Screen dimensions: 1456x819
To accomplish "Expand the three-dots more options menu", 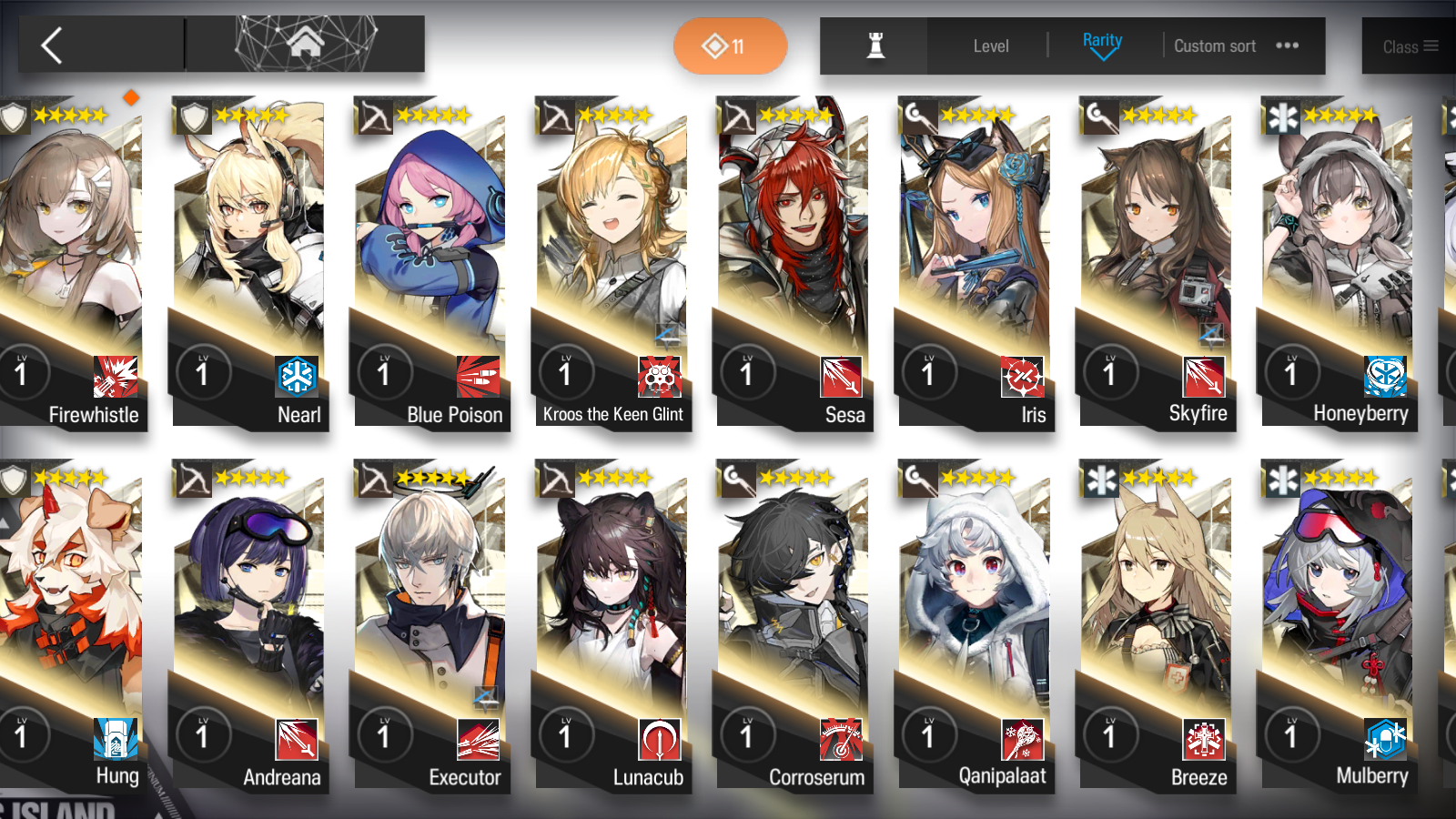I will [x=1287, y=46].
